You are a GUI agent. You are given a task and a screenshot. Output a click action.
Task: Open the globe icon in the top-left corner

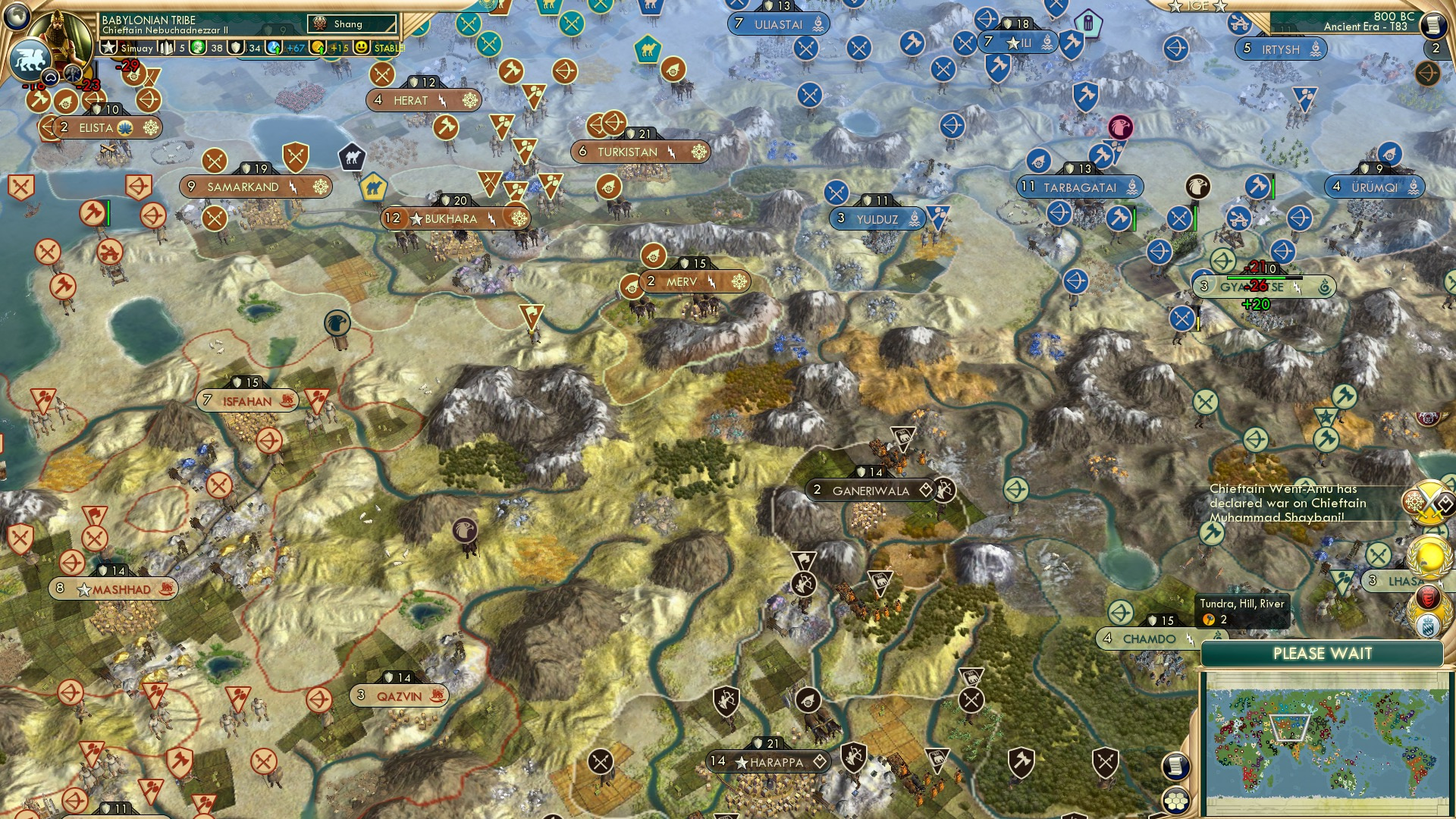pyautogui.click(x=17, y=15)
